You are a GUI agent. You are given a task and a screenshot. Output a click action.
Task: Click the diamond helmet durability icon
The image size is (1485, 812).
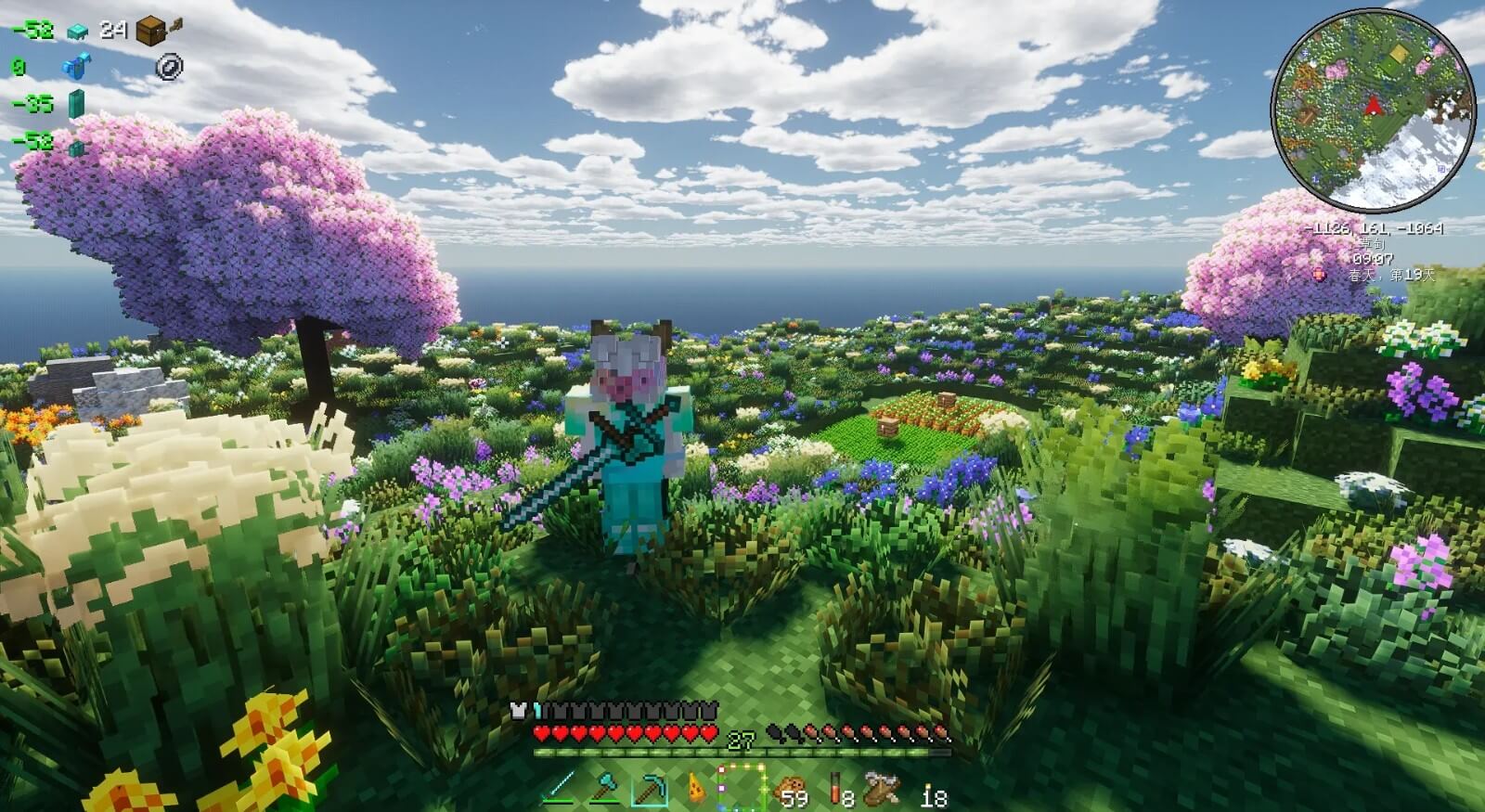[x=77, y=31]
